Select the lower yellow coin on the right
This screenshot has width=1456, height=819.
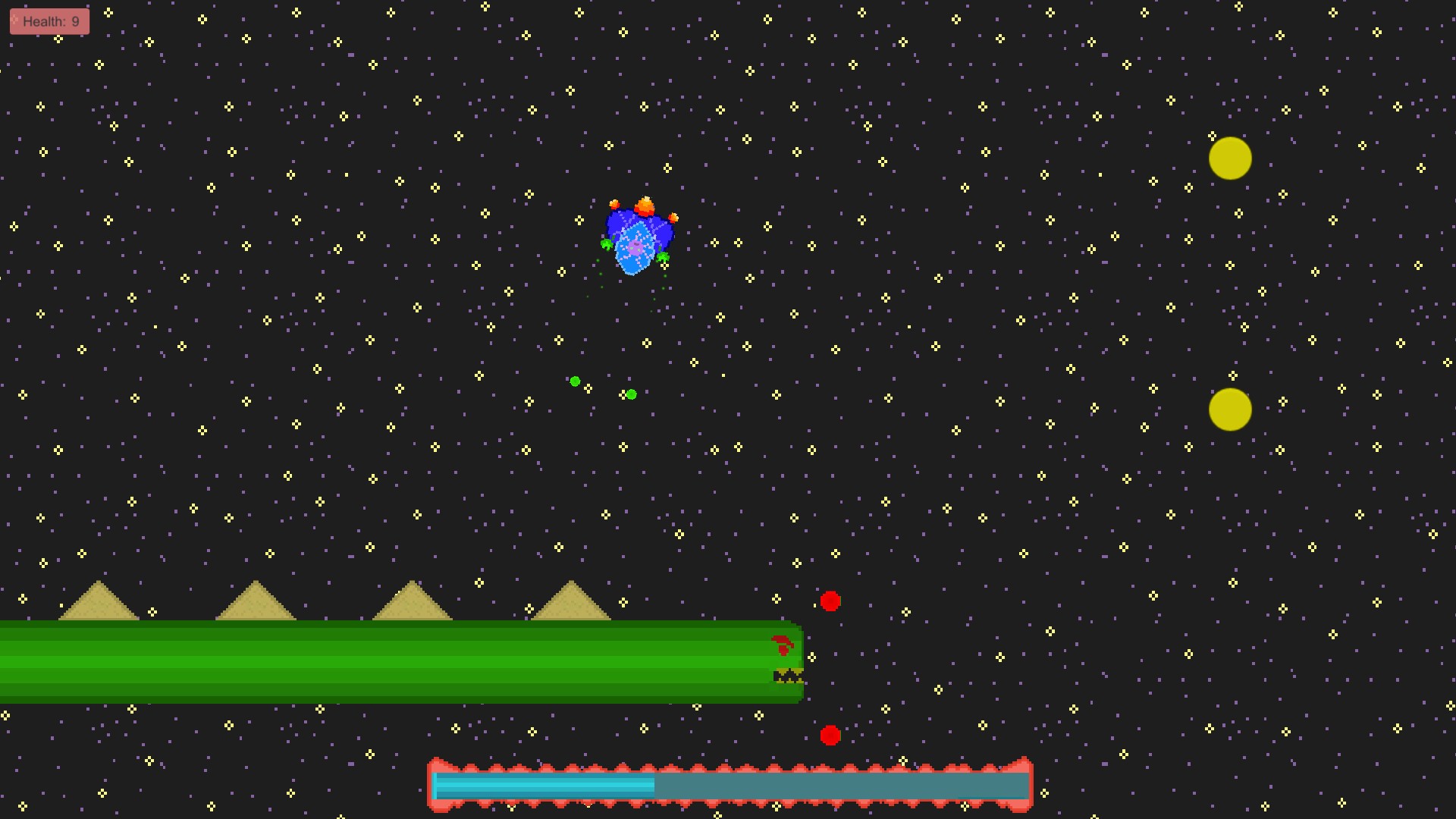pyautogui.click(x=1230, y=410)
